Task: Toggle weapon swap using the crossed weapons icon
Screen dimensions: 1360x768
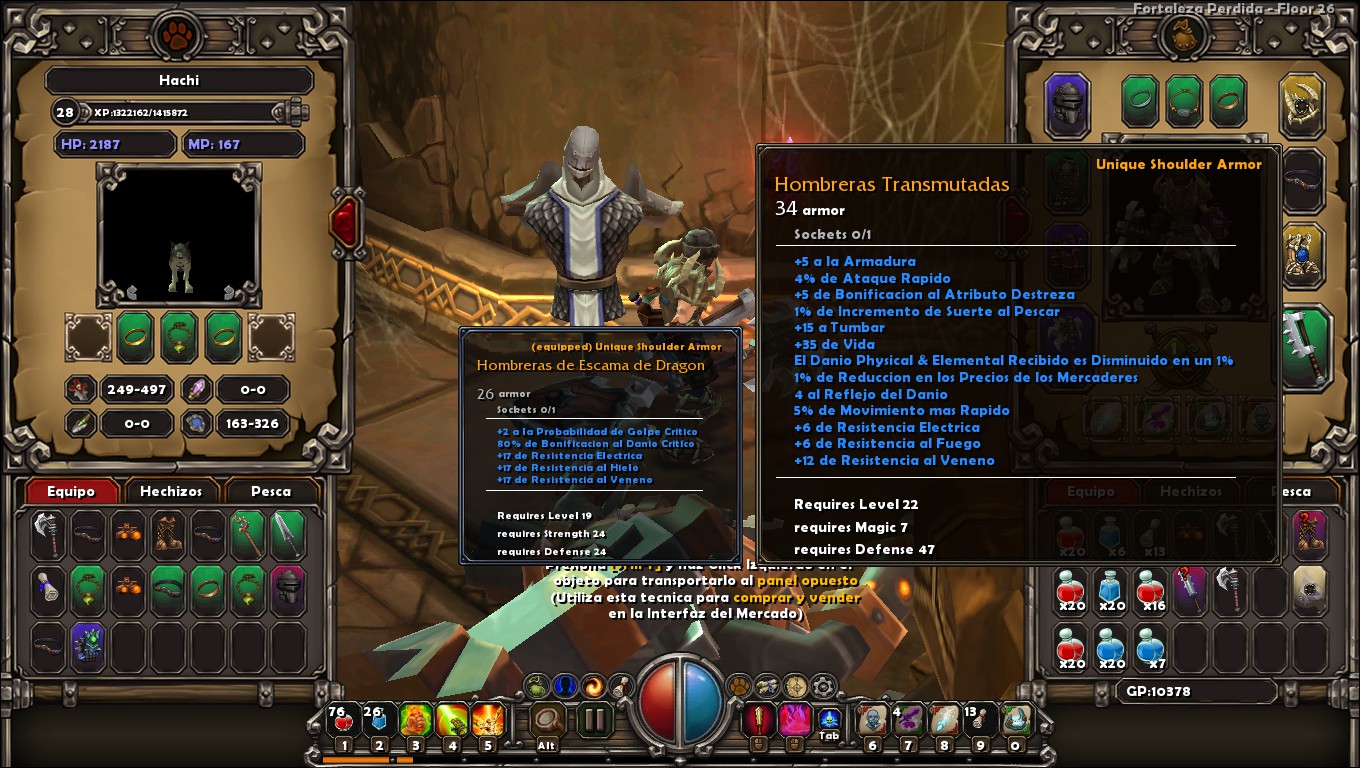Action: [765, 687]
